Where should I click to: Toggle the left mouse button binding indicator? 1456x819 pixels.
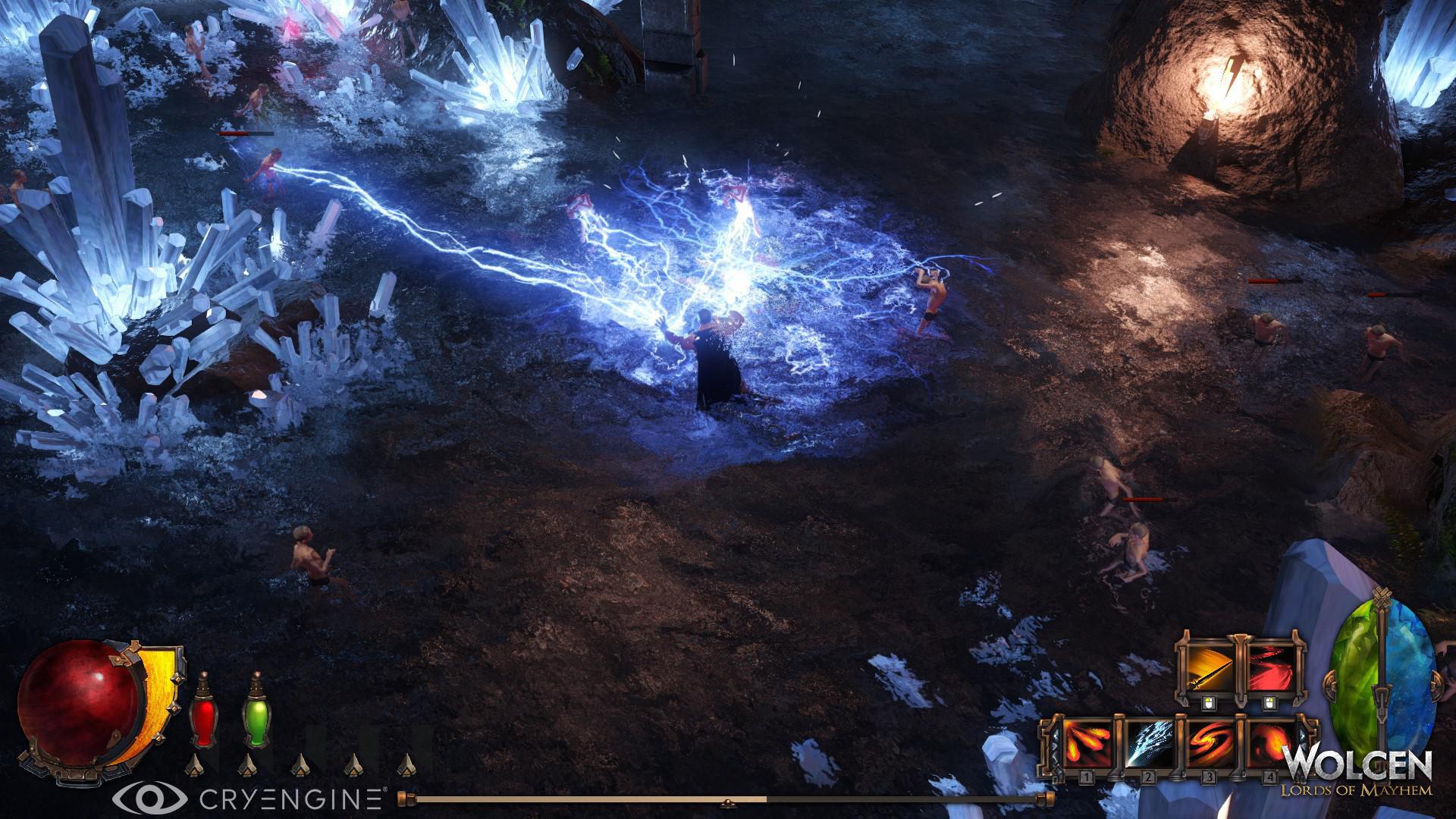(x=1210, y=702)
